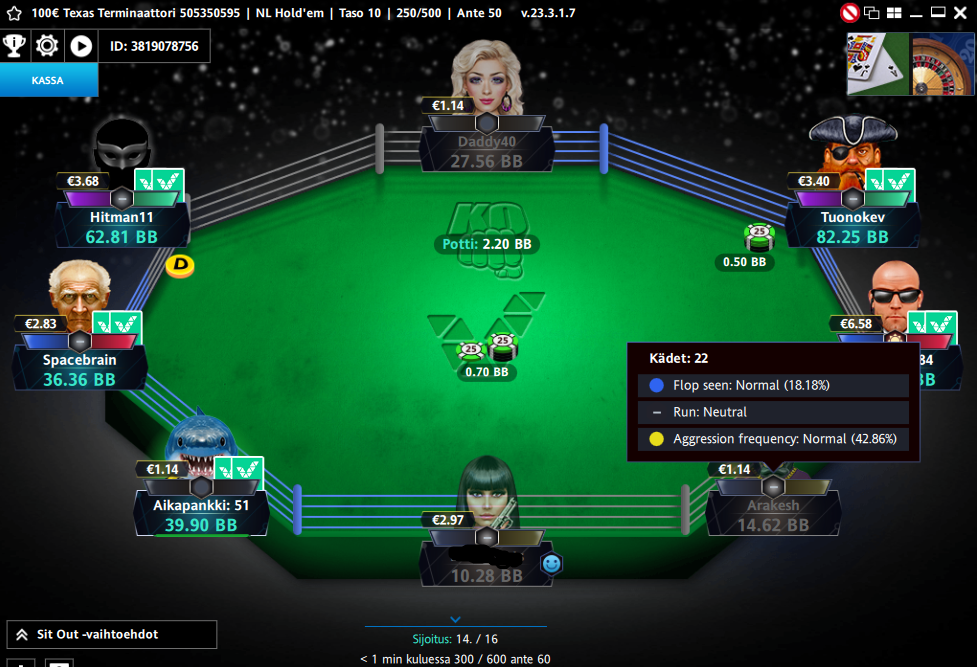Open the blackjack cards thumbnail

point(878,64)
